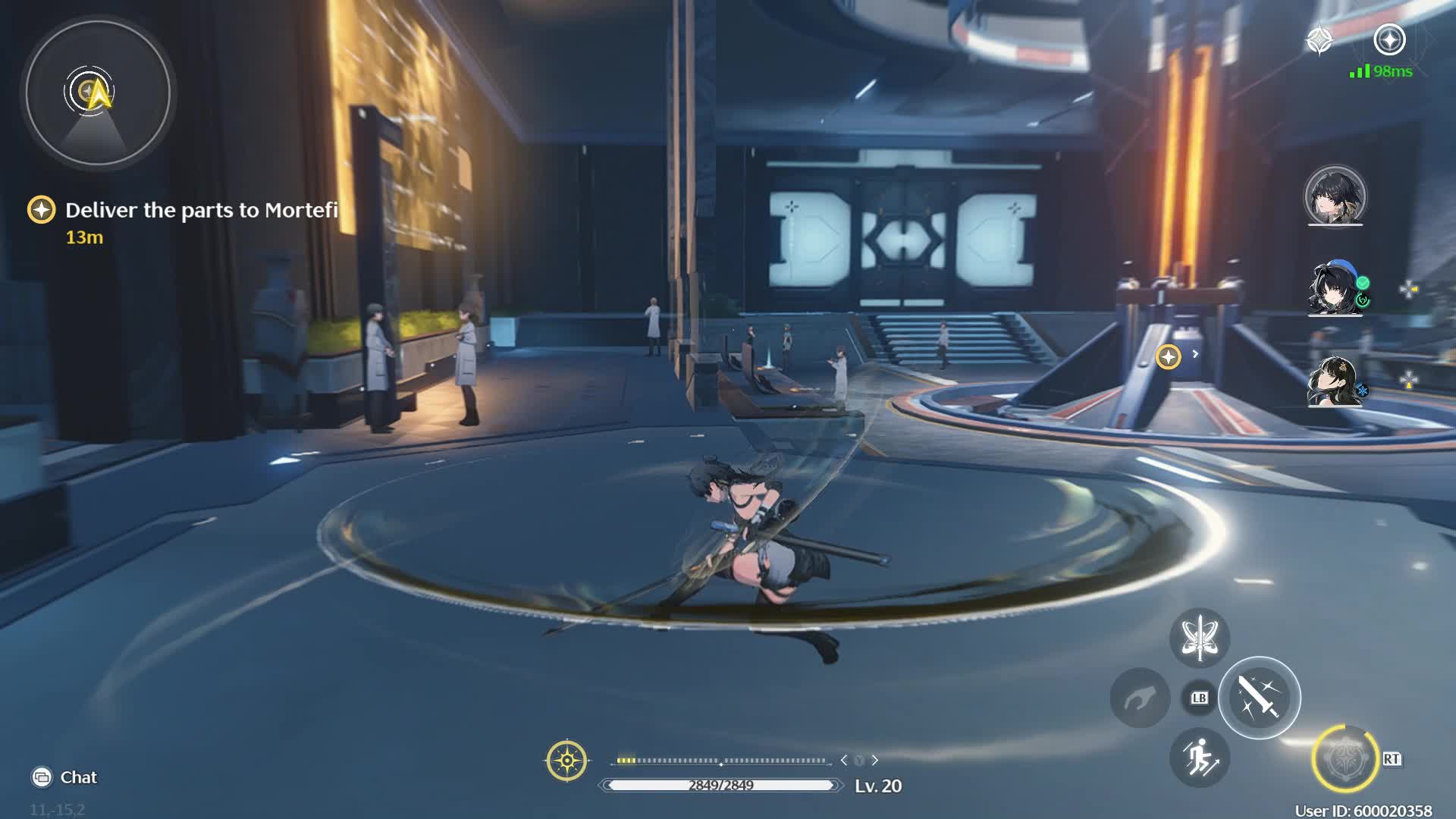Image resolution: width=1456 pixels, height=819 pixels.
Task: Use the dimmed grapple hook utility
Action: (x=1139, y=698)
